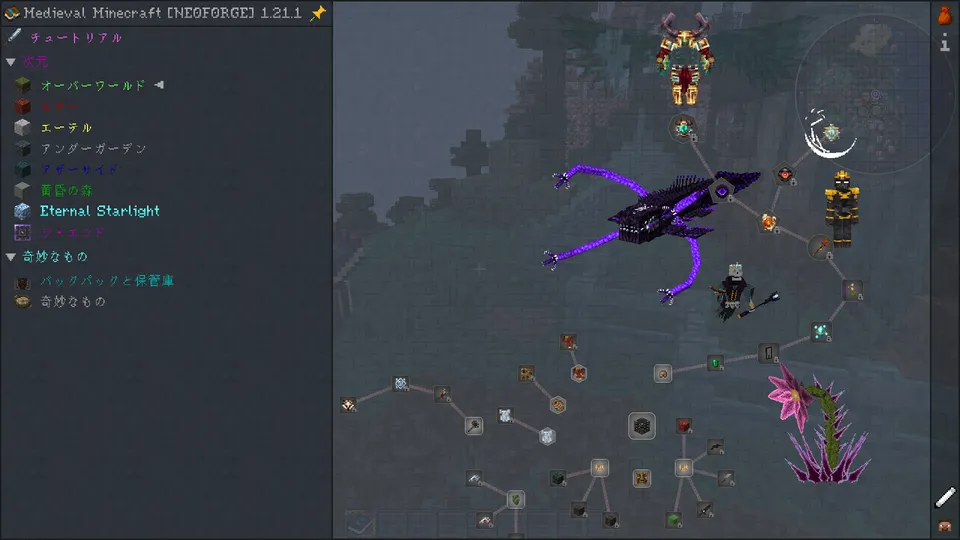The height and width of the screenshot is (540, 960).
Task: Open the large central spawner cage quest
Action: [642, 426]
